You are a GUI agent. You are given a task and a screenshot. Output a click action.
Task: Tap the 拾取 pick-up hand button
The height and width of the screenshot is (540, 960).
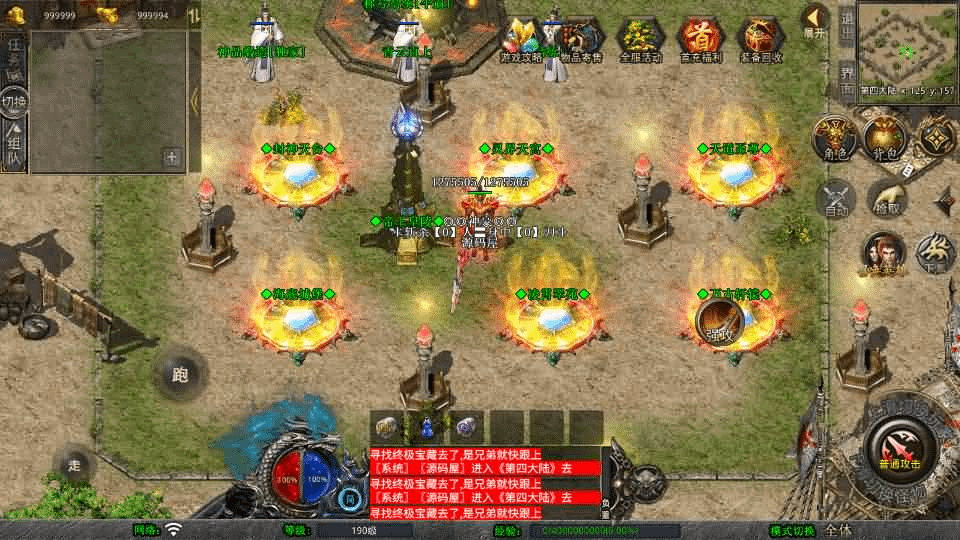(x=887, y=198)
